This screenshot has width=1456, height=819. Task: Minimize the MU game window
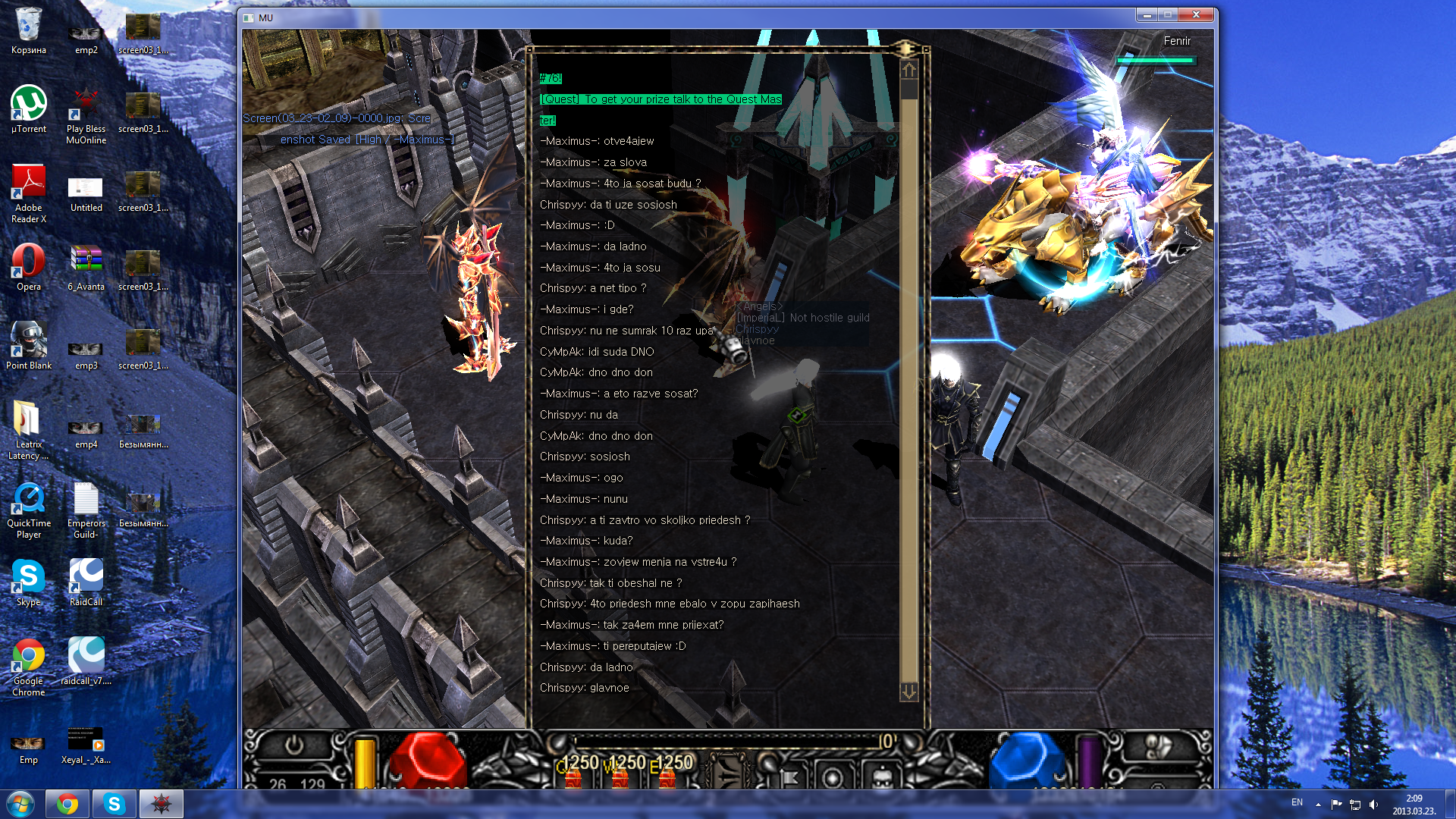(1147, 15)
